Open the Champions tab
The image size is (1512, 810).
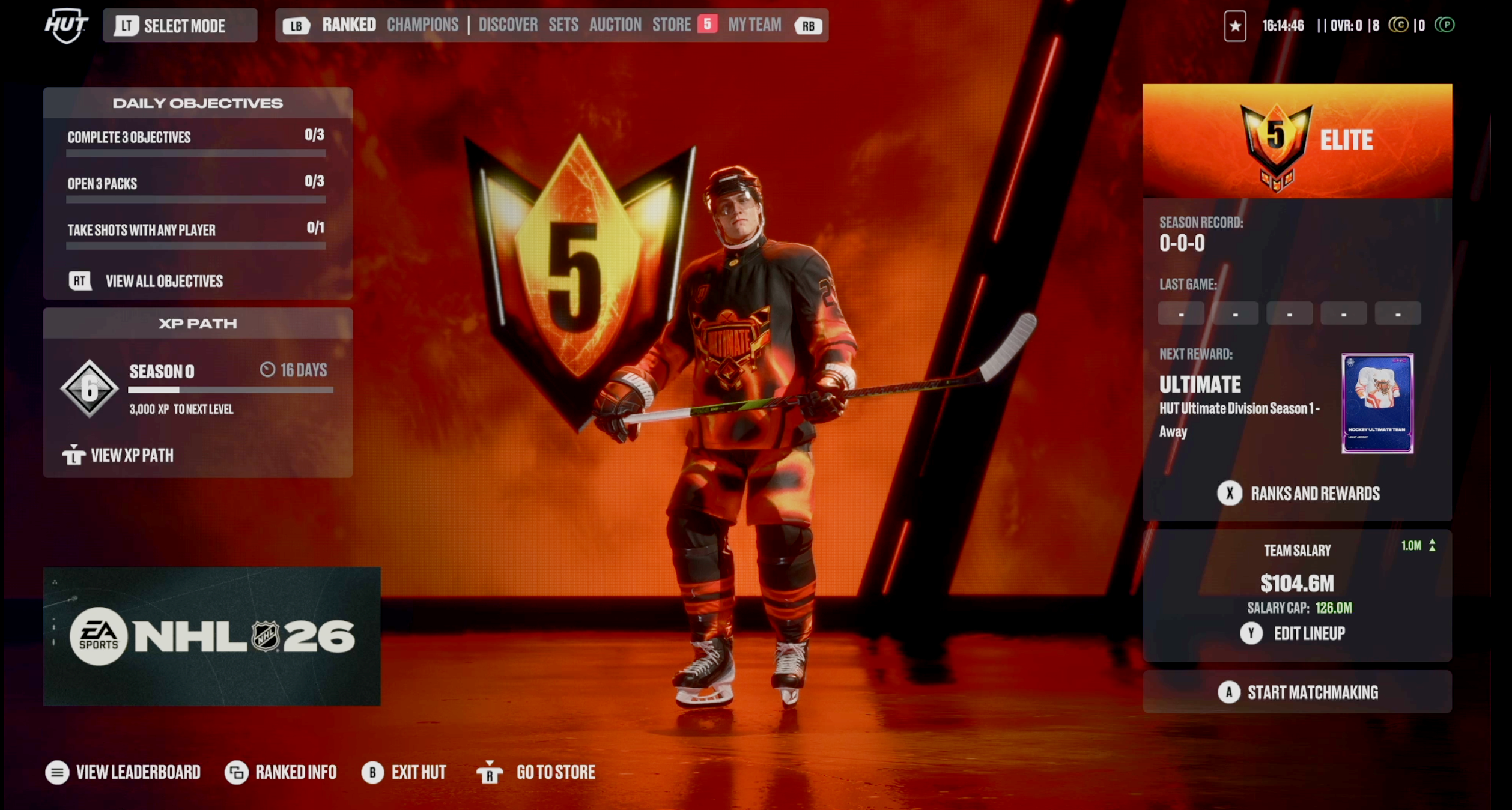(422, 25)
